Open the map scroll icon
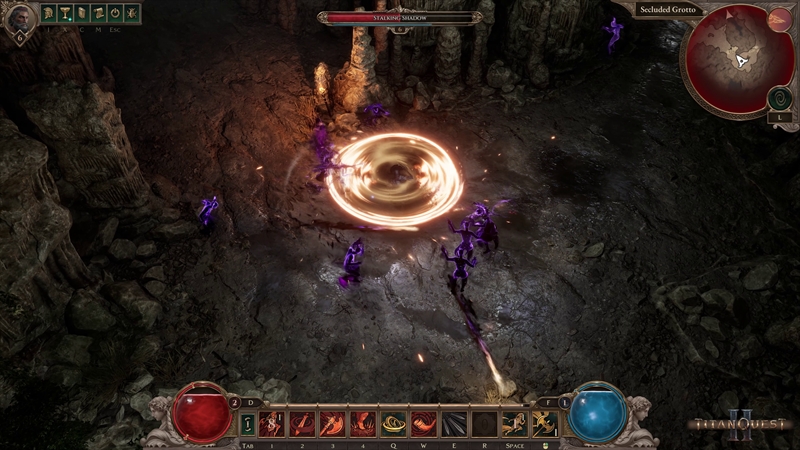Viewport: 800px width, 450px height. point(98,14)
